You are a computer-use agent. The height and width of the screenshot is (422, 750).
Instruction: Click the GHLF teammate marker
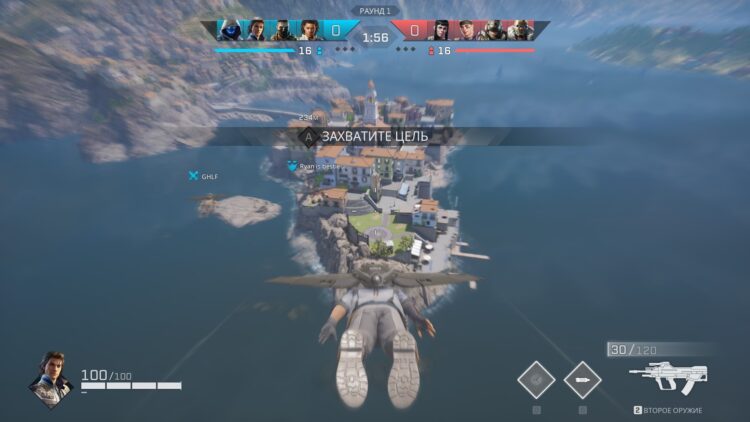pos(194,176)
